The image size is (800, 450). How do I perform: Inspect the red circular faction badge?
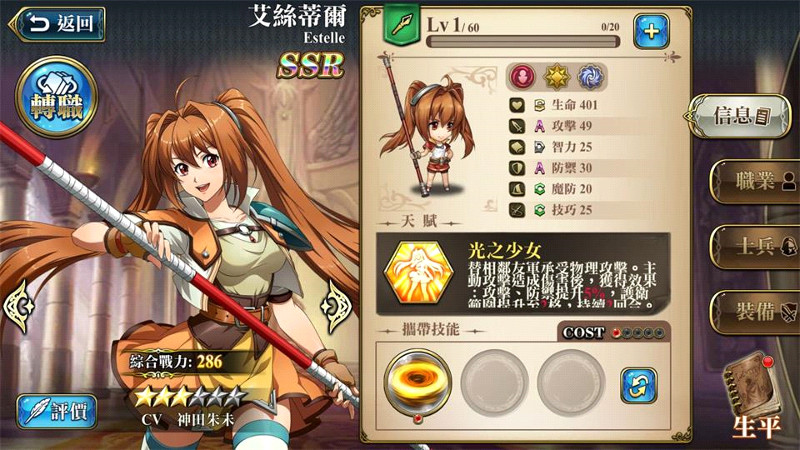pos(521,77)
